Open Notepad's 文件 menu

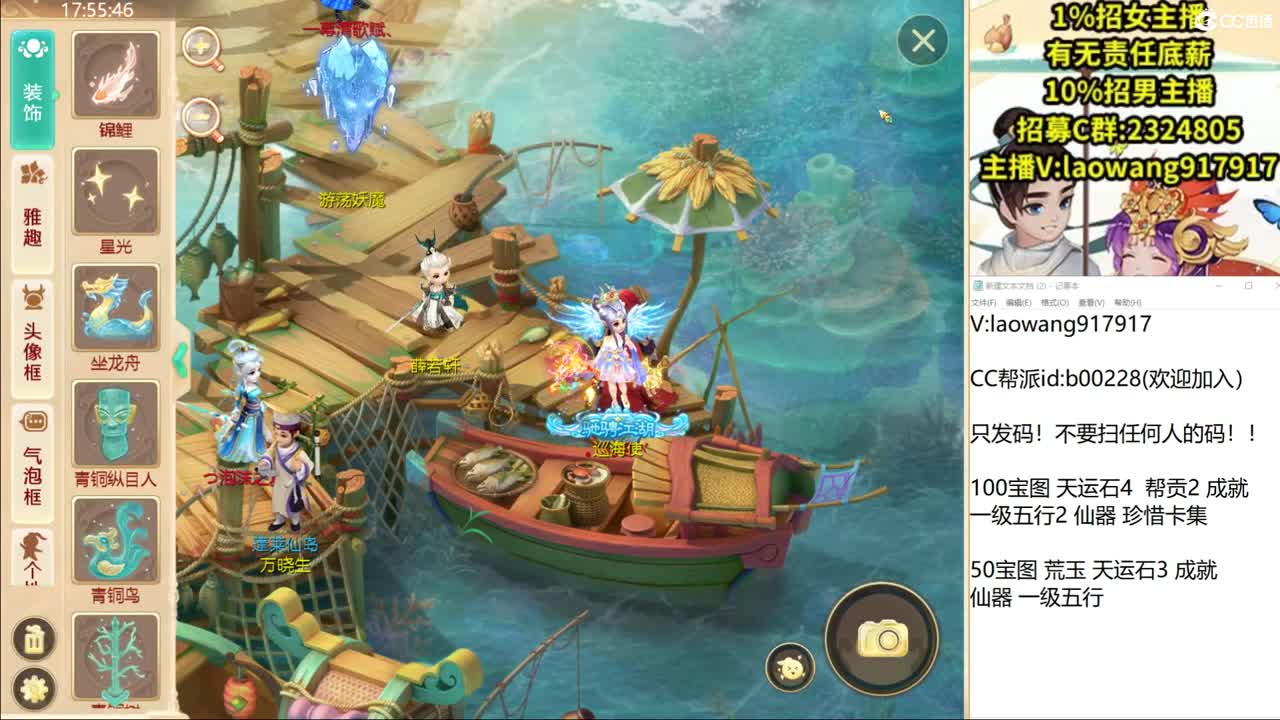click(984, 303)
